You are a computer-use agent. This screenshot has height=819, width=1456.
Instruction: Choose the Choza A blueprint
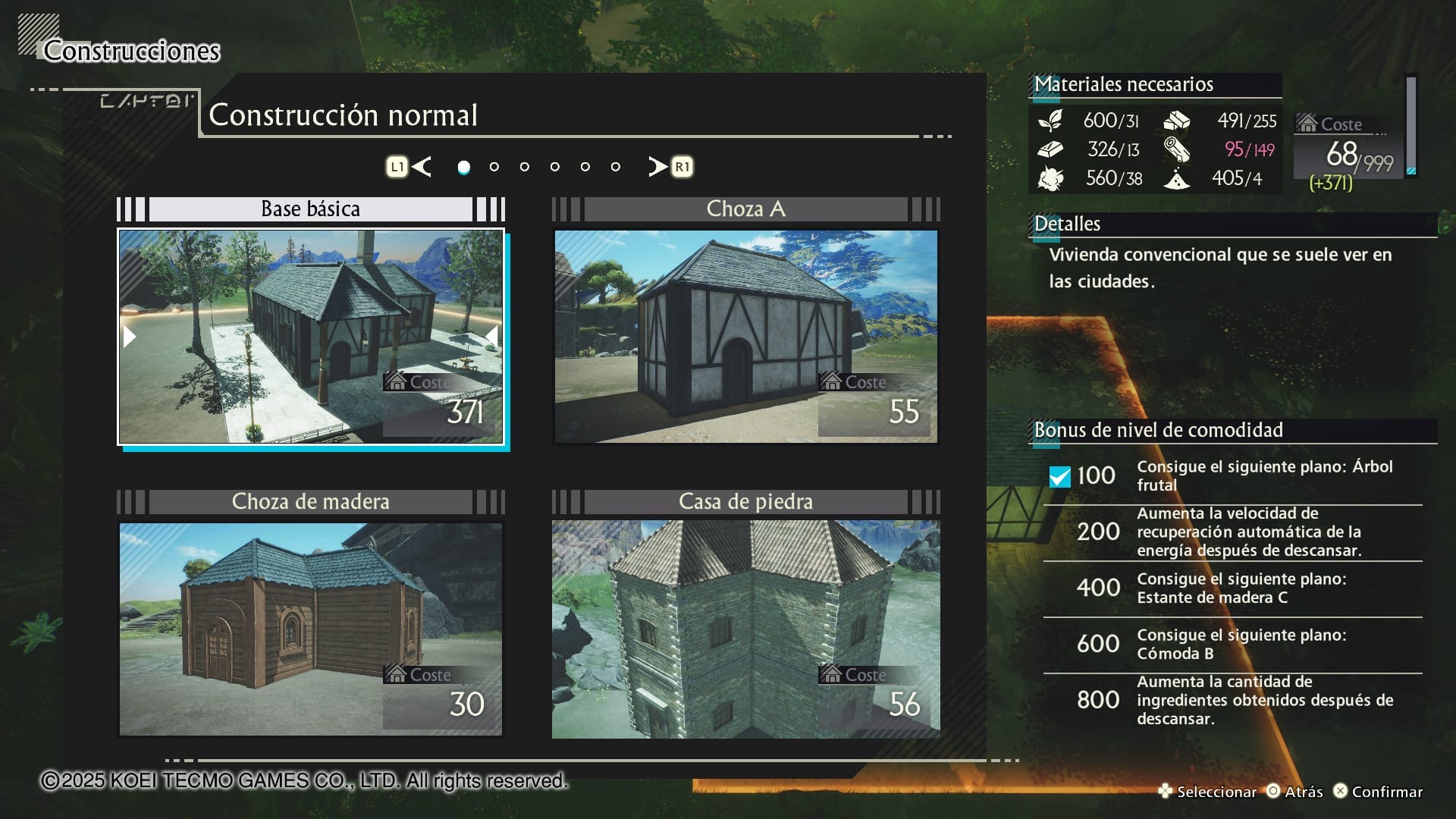coord(745,337)
